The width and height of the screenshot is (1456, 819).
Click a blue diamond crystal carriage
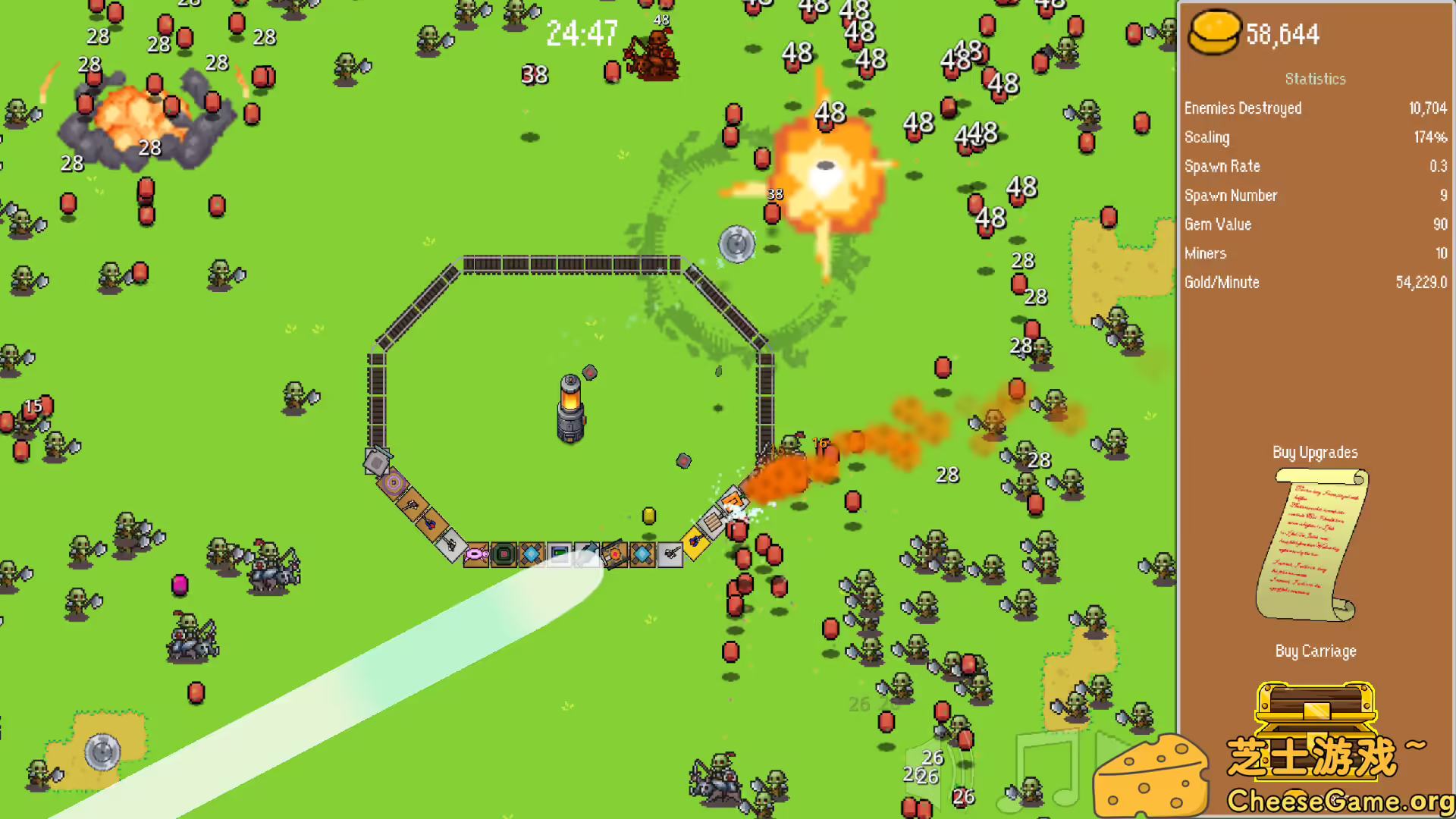[x=532, y=554]
